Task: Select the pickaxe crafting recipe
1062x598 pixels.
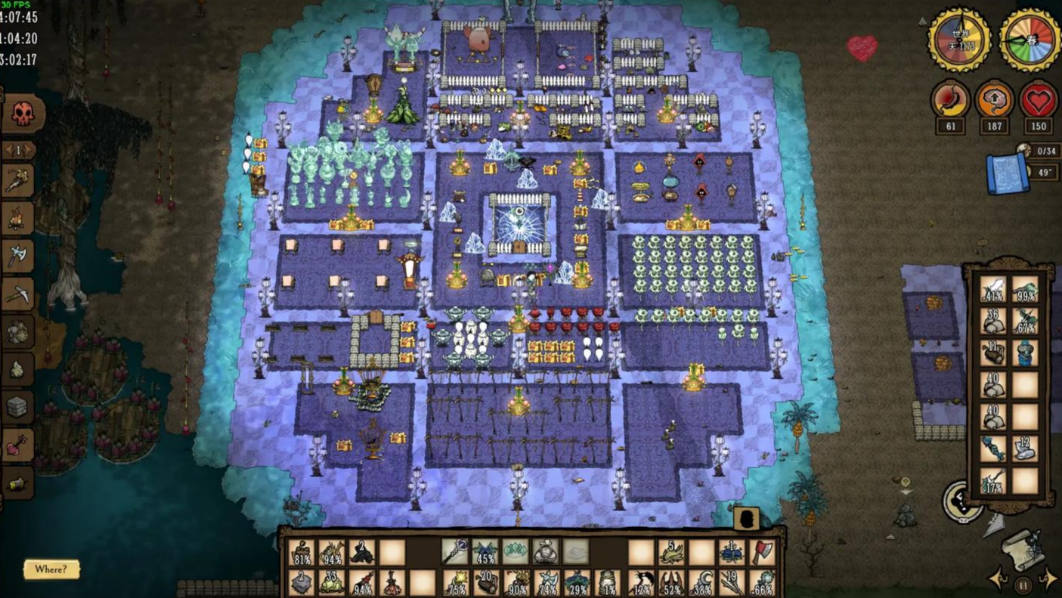Action: (18, 293)
